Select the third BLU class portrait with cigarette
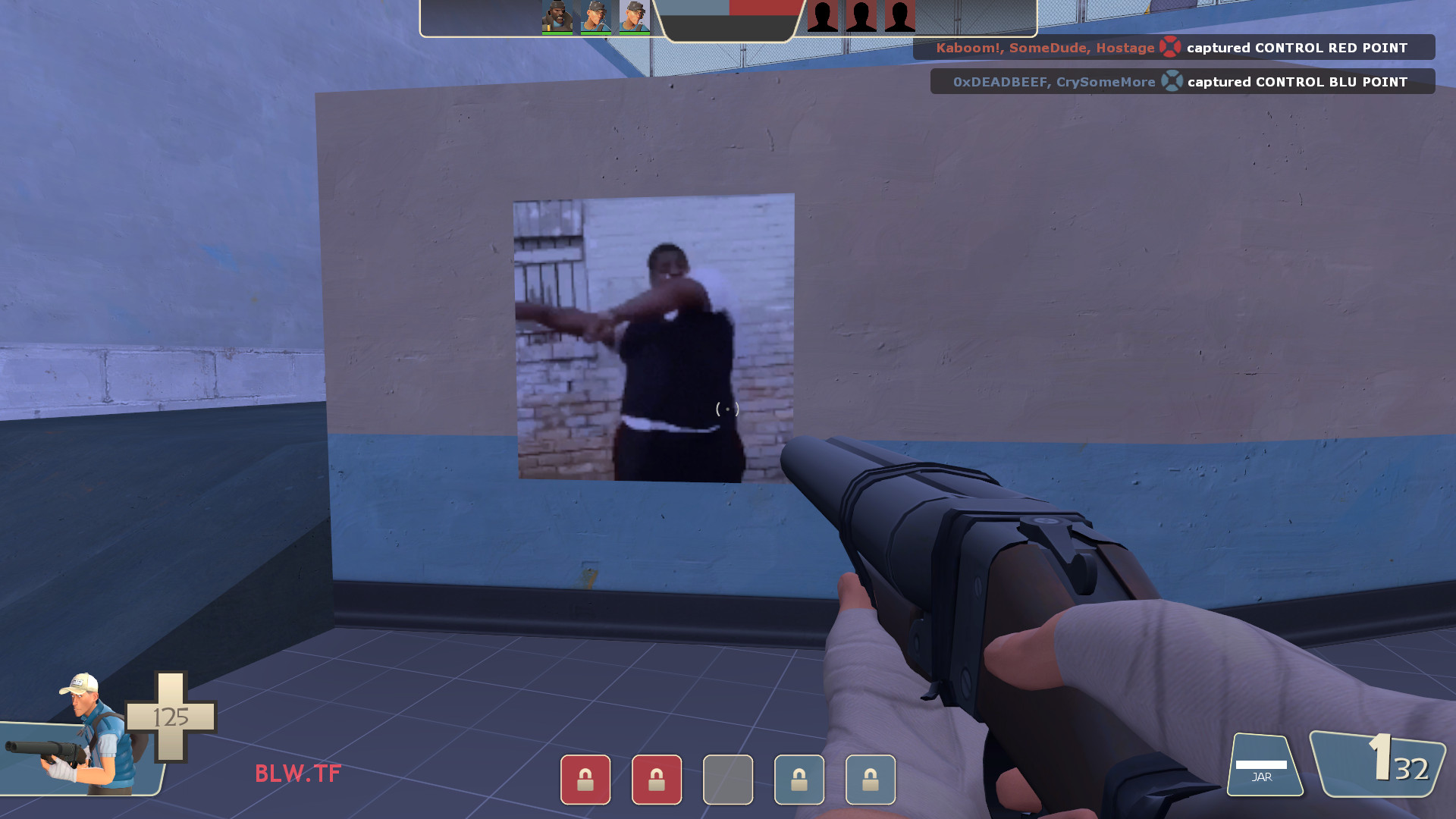This screenshot has width=1456, height=819. pos(635,17)
